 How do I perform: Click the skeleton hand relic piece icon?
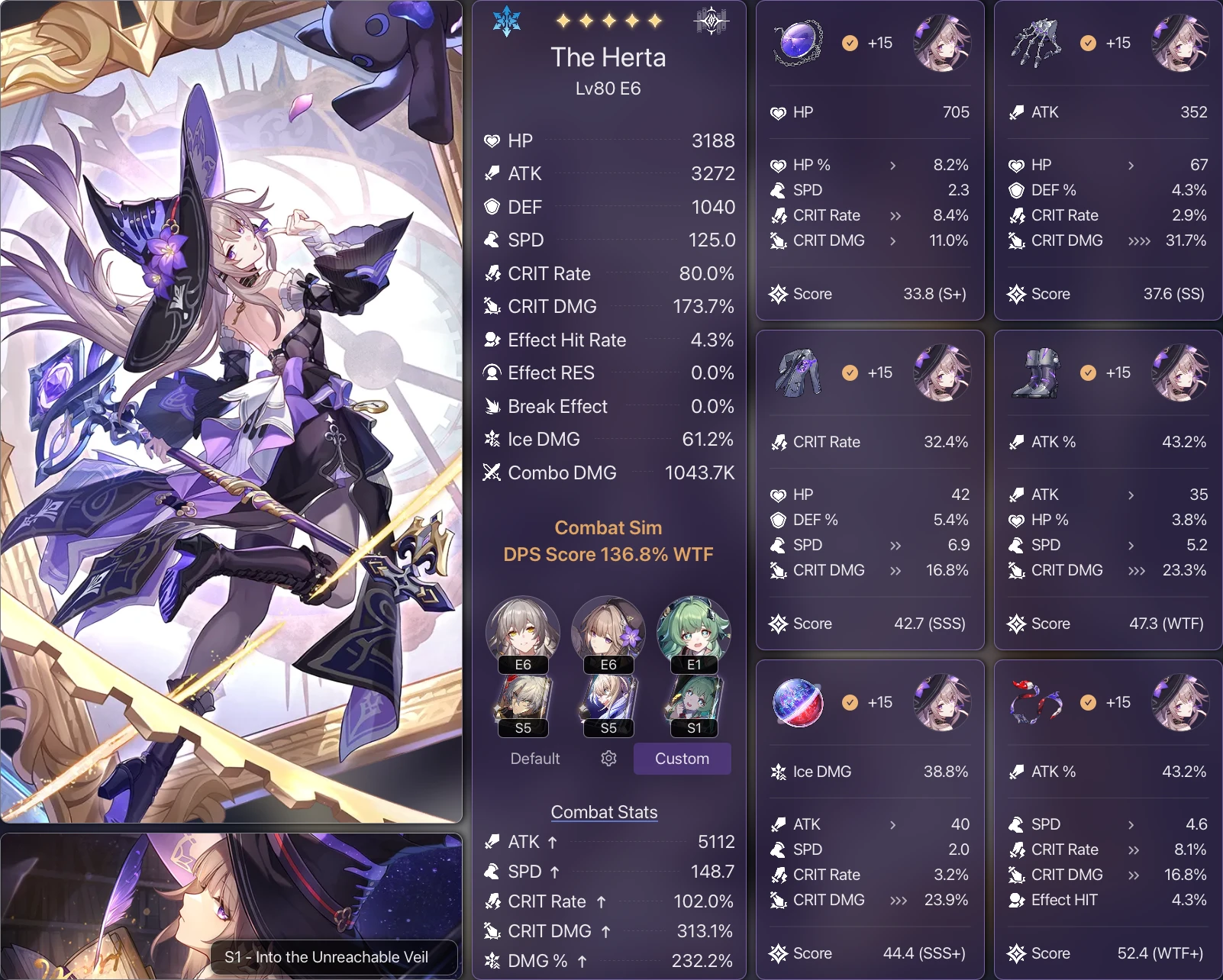(1035, 43)
